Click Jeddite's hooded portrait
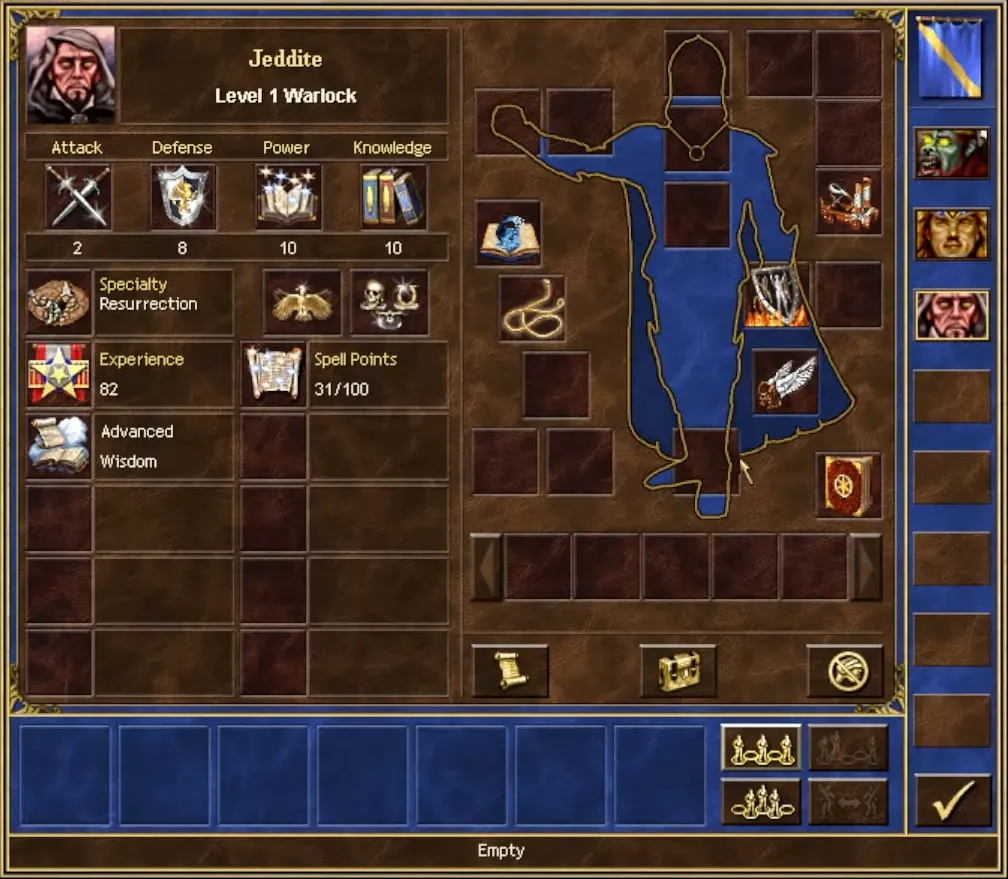Viewport: 1008px width, 879px height. tap(71, 74)
